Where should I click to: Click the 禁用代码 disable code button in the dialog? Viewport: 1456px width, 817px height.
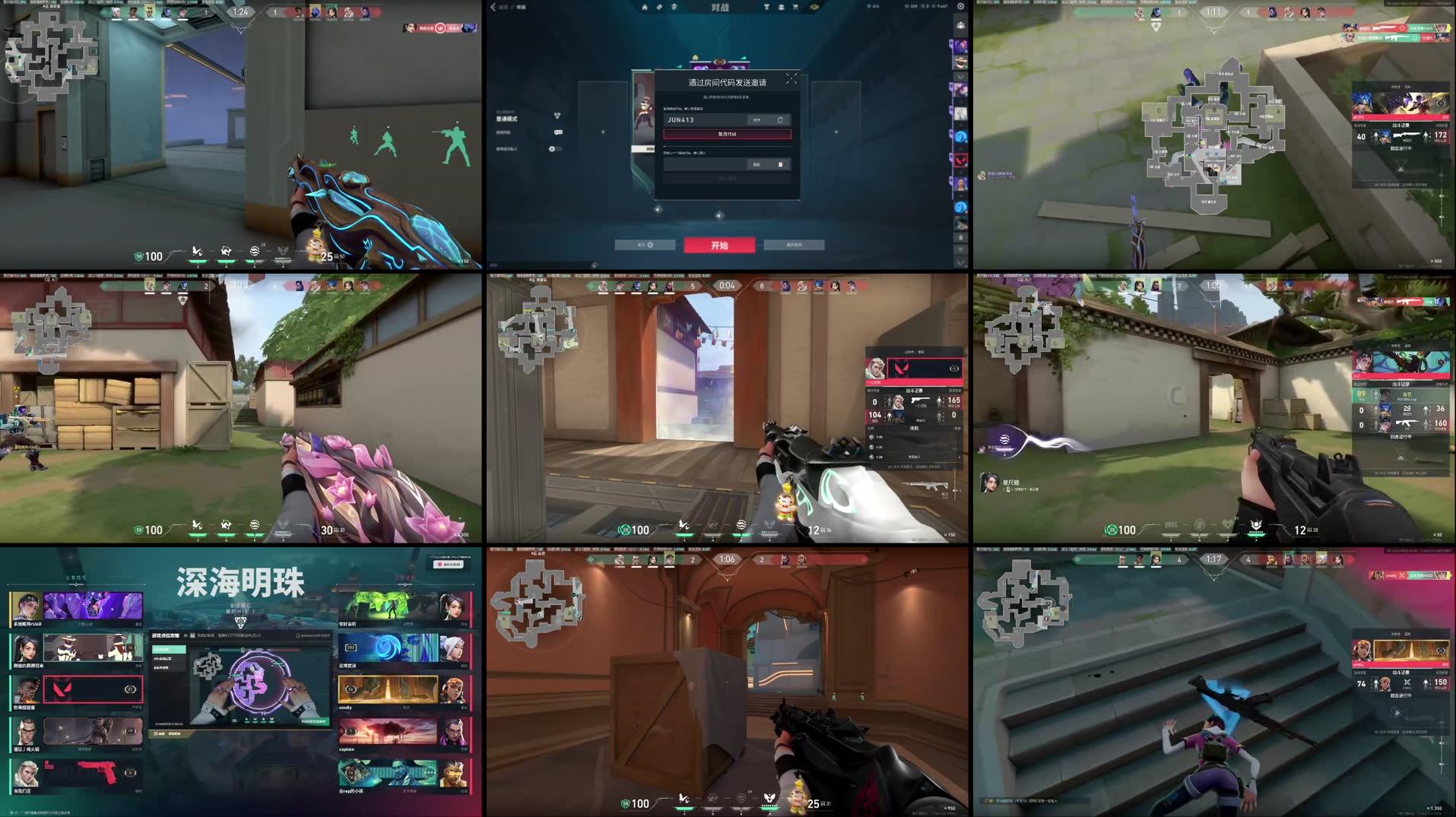727,135
